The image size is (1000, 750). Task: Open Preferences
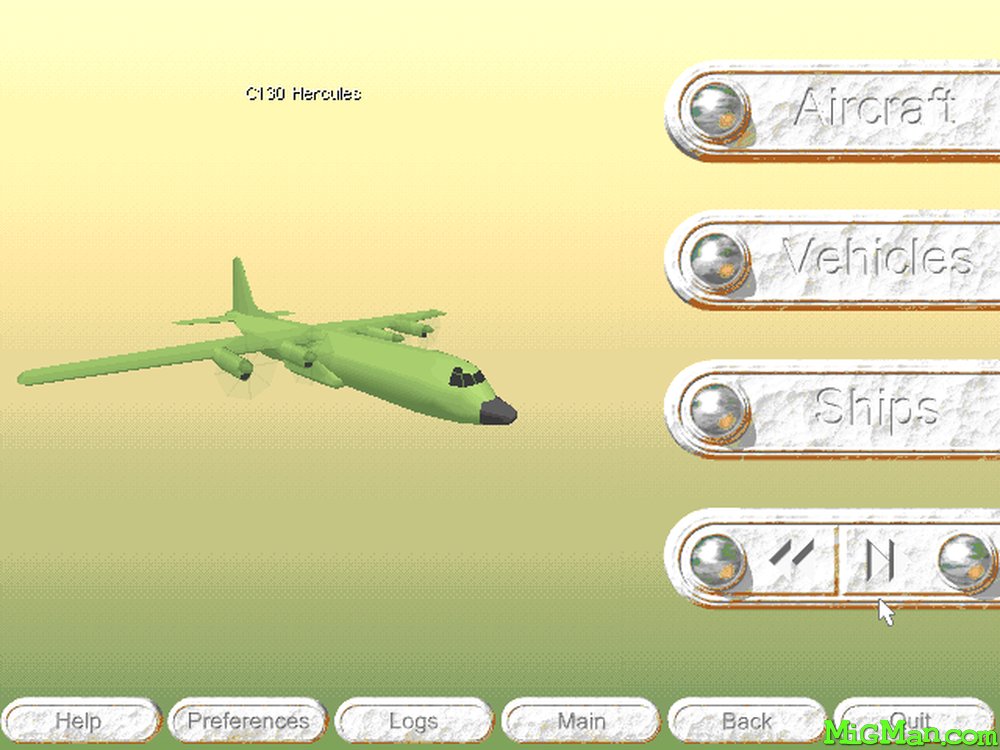(x=248, y=721)
